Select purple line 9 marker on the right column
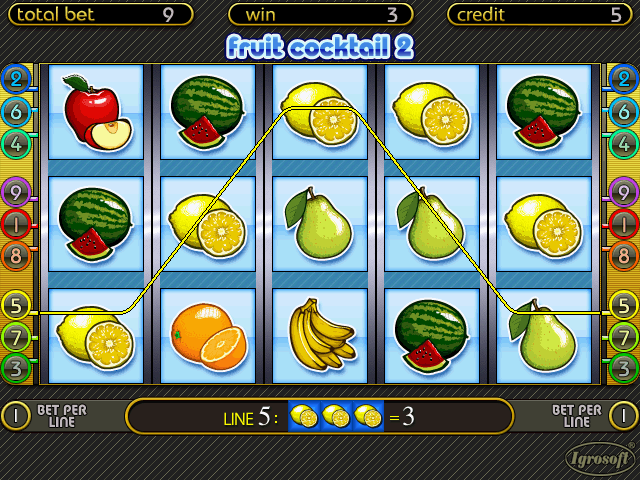Image resolution: width=640 pixels, height=480 pixels. (623, 191)
